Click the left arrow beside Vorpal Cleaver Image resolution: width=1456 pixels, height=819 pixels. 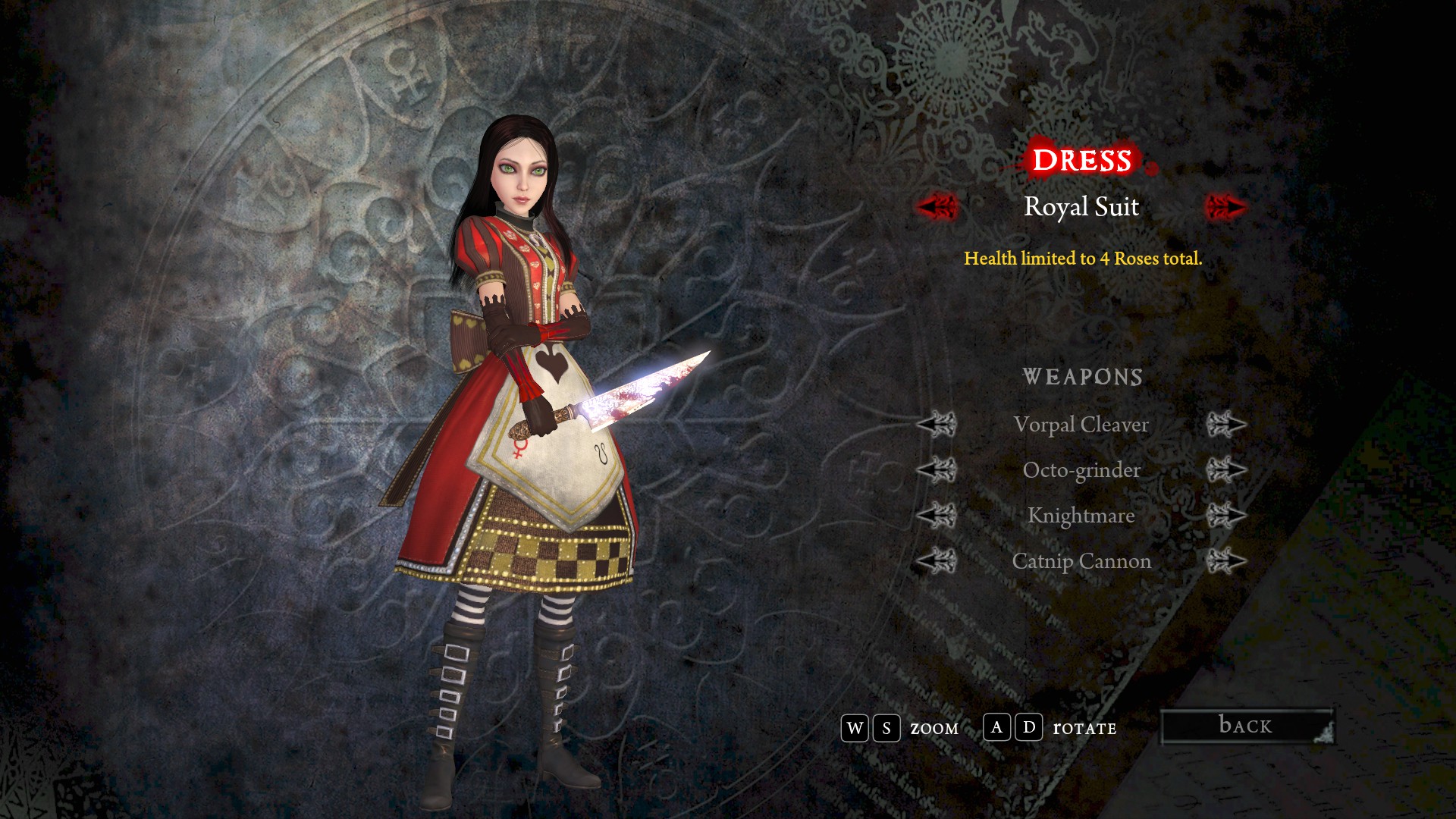coord(937,425)
